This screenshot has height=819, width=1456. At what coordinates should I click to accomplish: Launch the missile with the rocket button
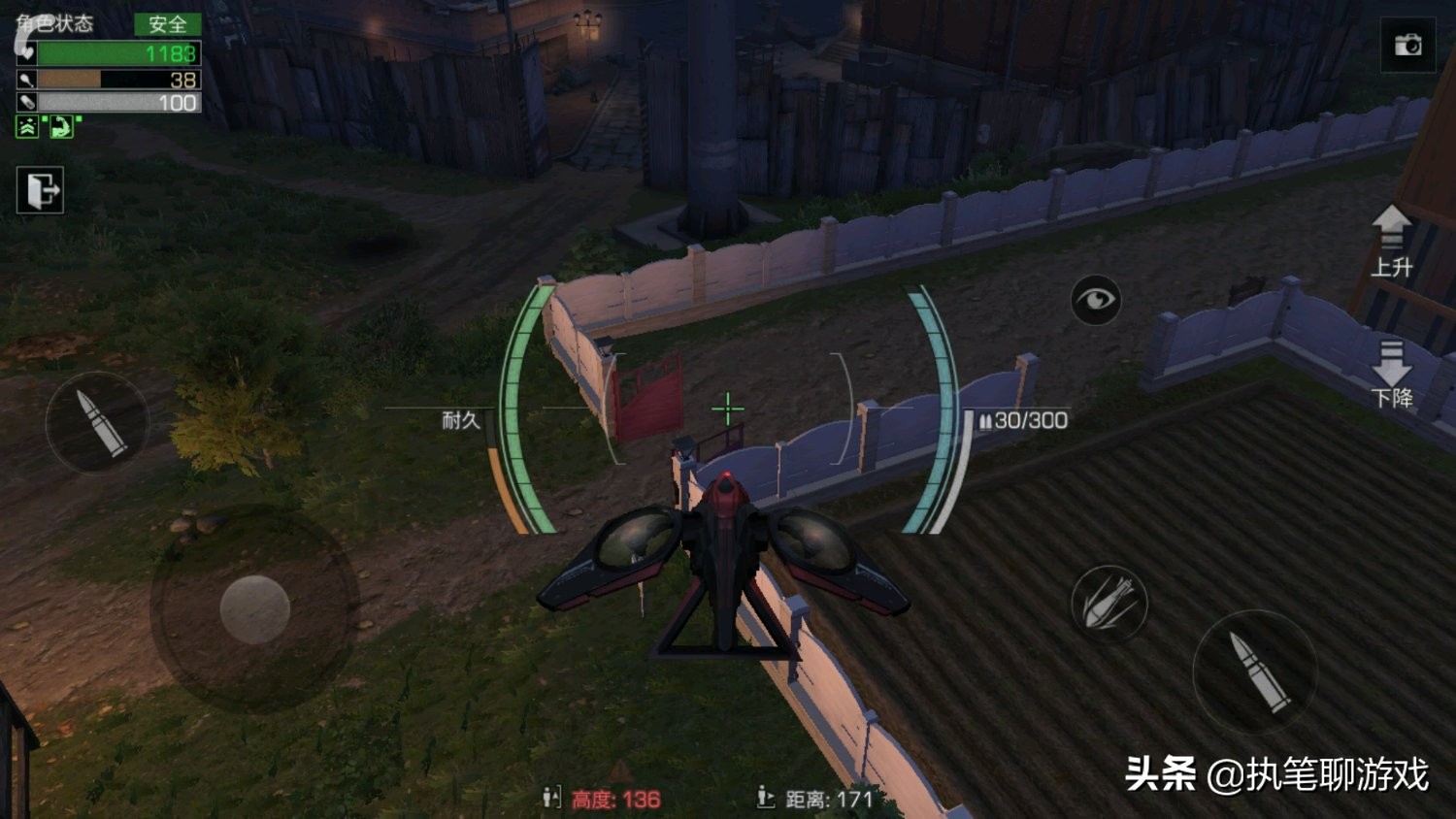[x=1109, y=603]
